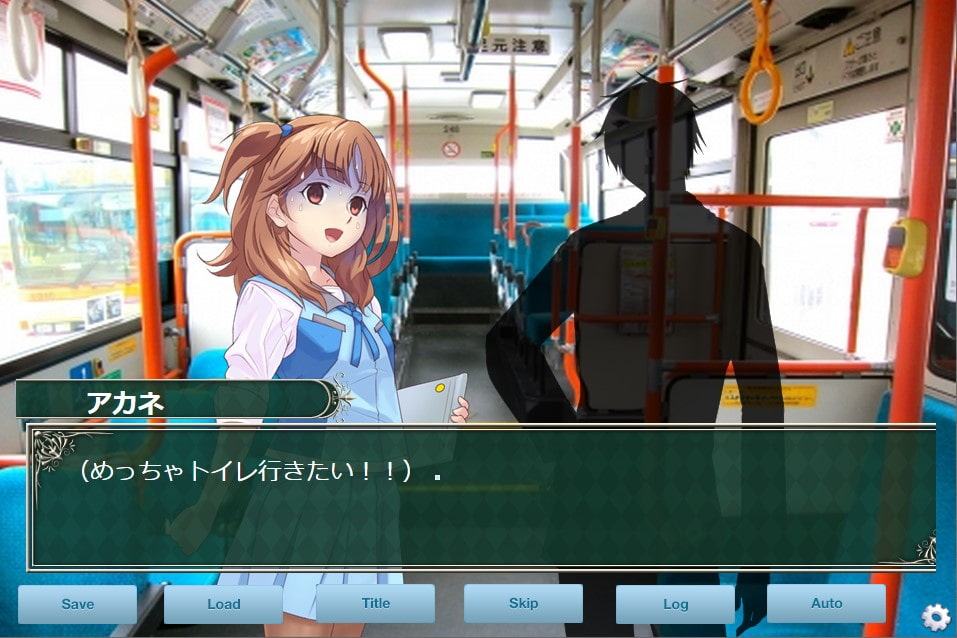Image resolution: width=957 pixels, height=638 pixels.
Task: Click the Save button
Action: point(77,604)
